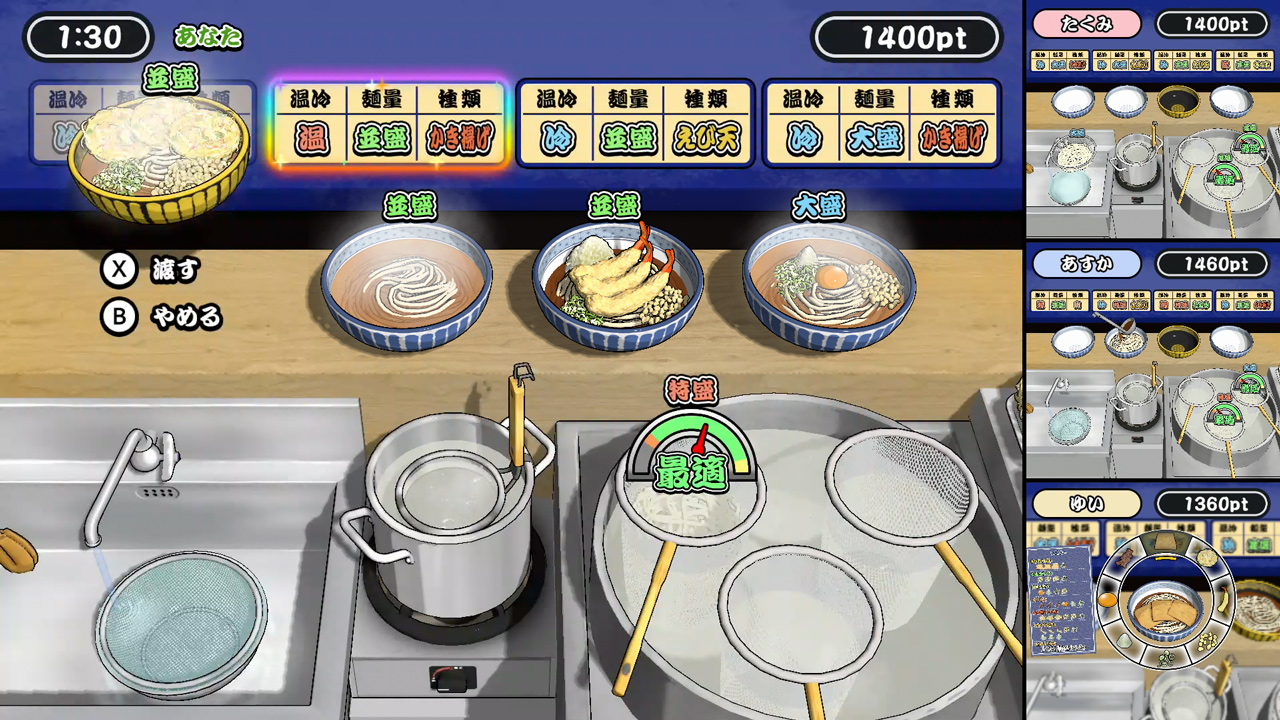Select the 冷 大盛 かき揚げ order ticket
Image resolution: width=1280 pixels, height=720 pixels.
coord(880,122)
